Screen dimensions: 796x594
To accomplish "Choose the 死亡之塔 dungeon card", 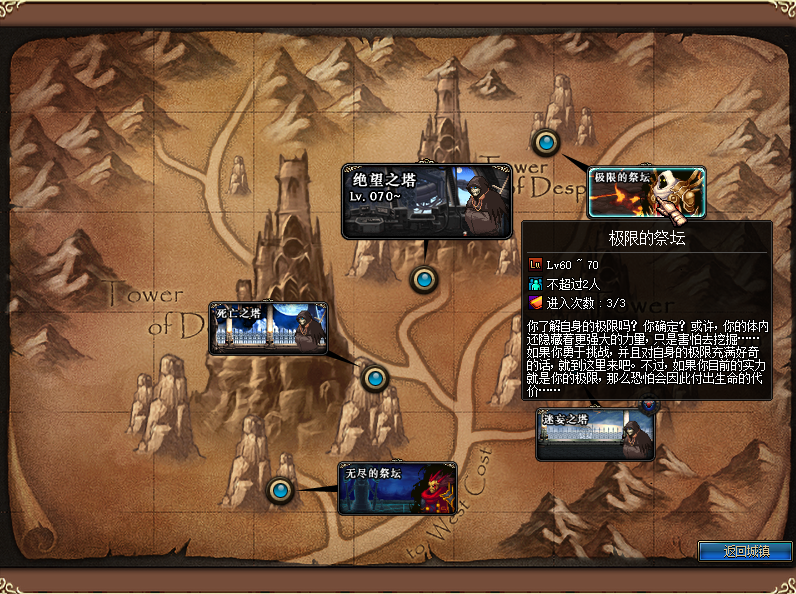I will click(x=268, y=328).
